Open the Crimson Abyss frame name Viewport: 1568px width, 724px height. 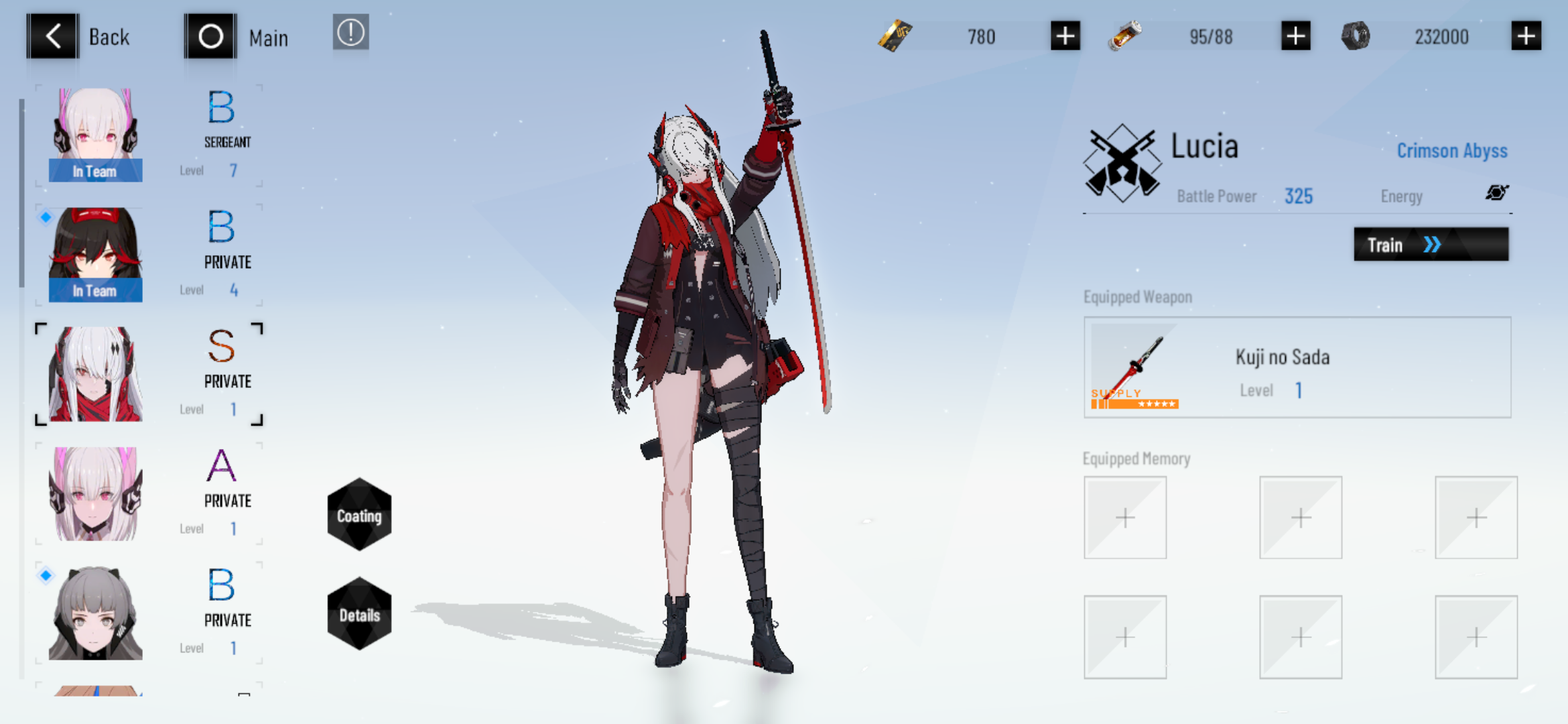1451,150
